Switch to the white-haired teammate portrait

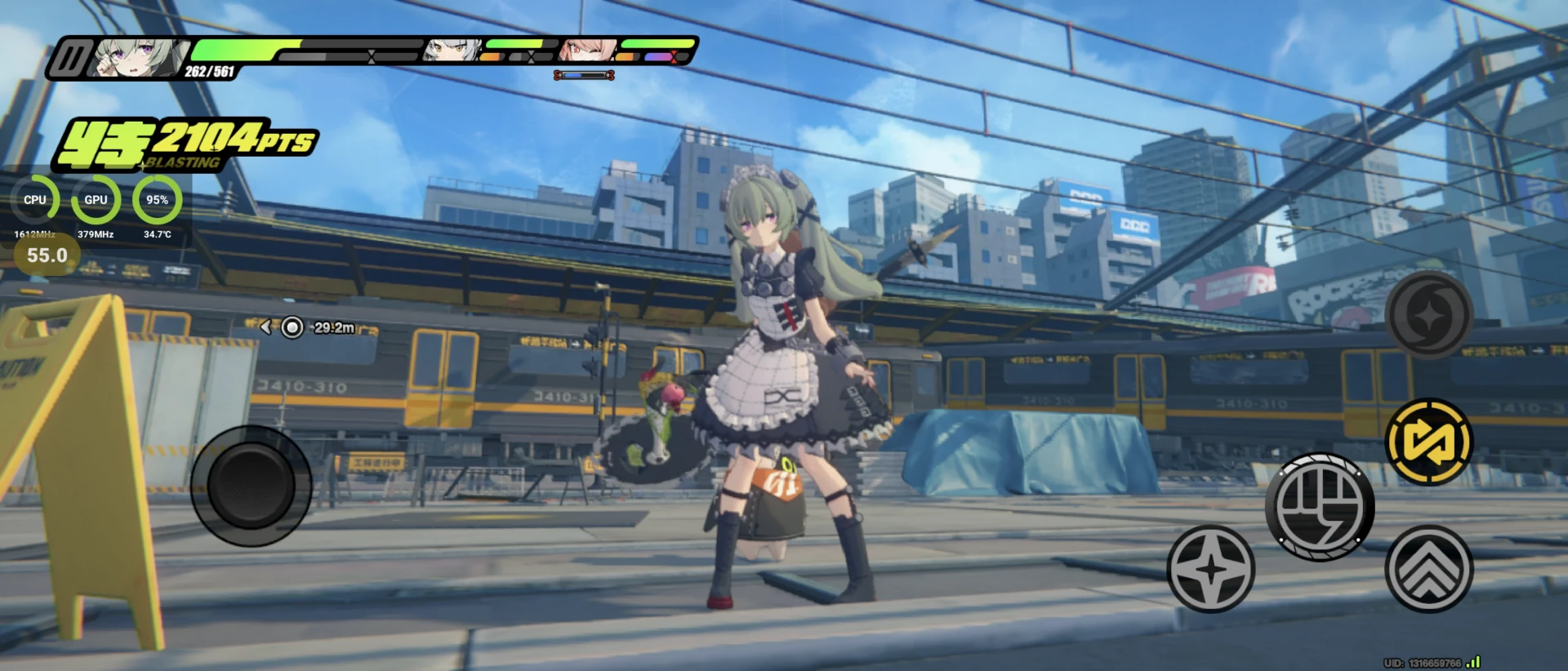(x=451, y=51)
